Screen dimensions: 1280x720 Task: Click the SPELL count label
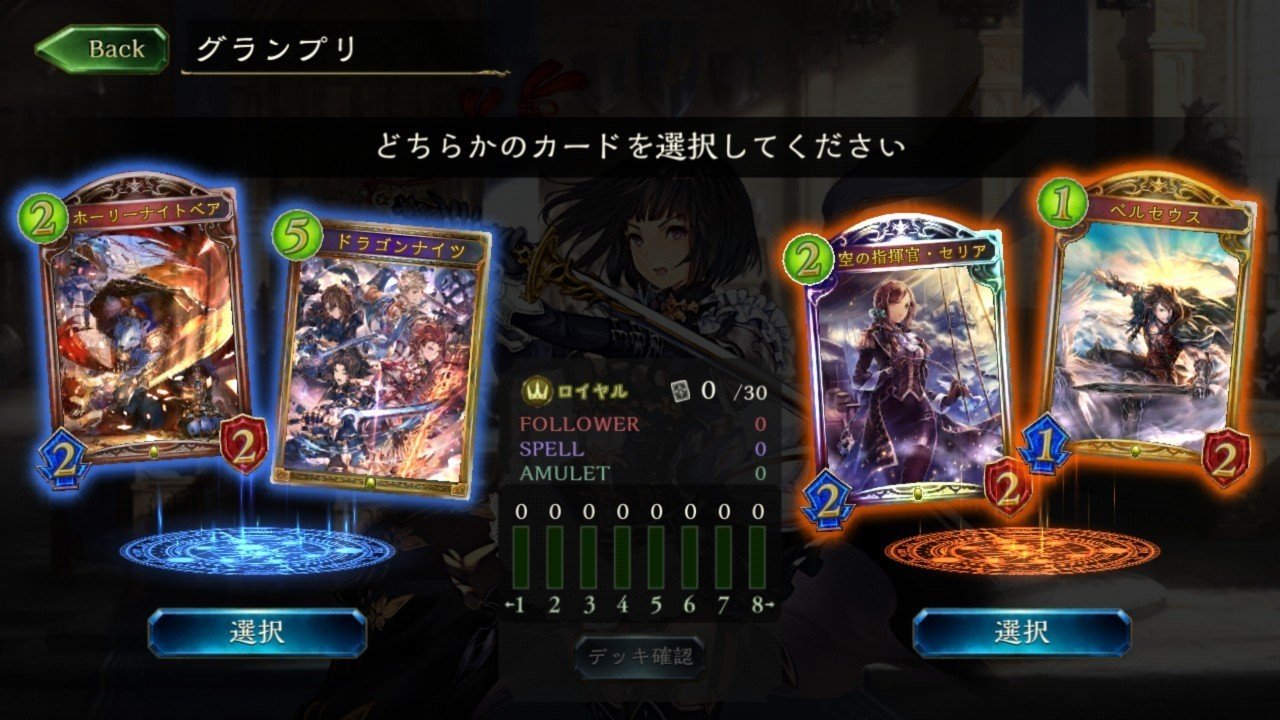(550, 446)
